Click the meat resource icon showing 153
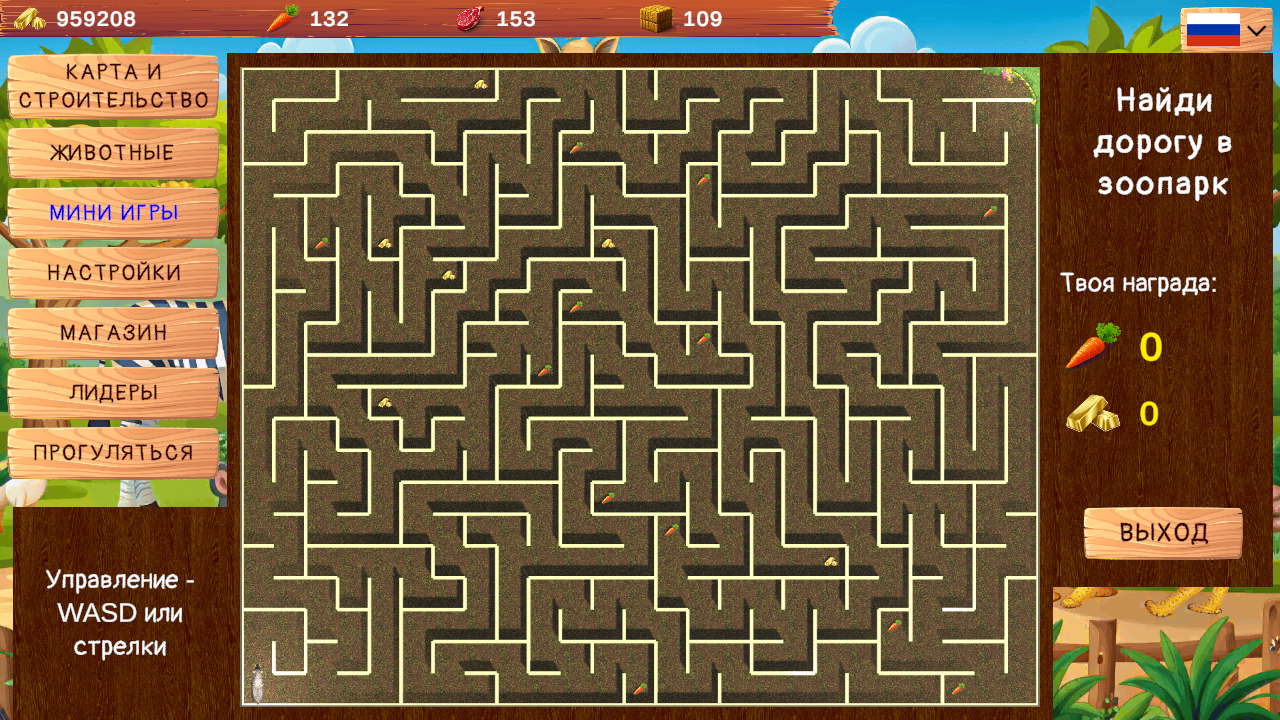Viewport: 1280px width, 720px height. coord(469,17)
